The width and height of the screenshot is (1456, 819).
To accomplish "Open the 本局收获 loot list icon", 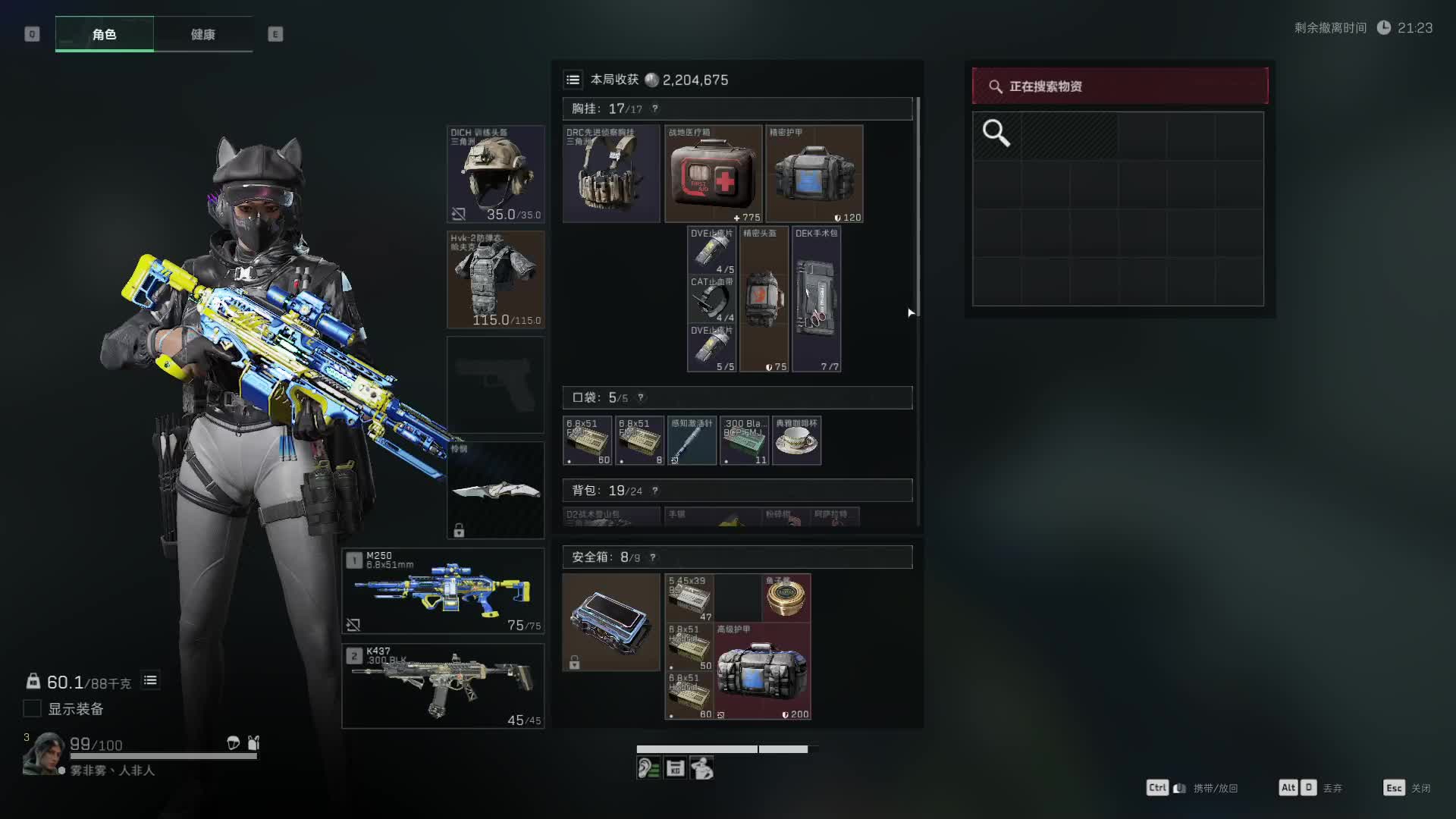I will tap(573, 80).
